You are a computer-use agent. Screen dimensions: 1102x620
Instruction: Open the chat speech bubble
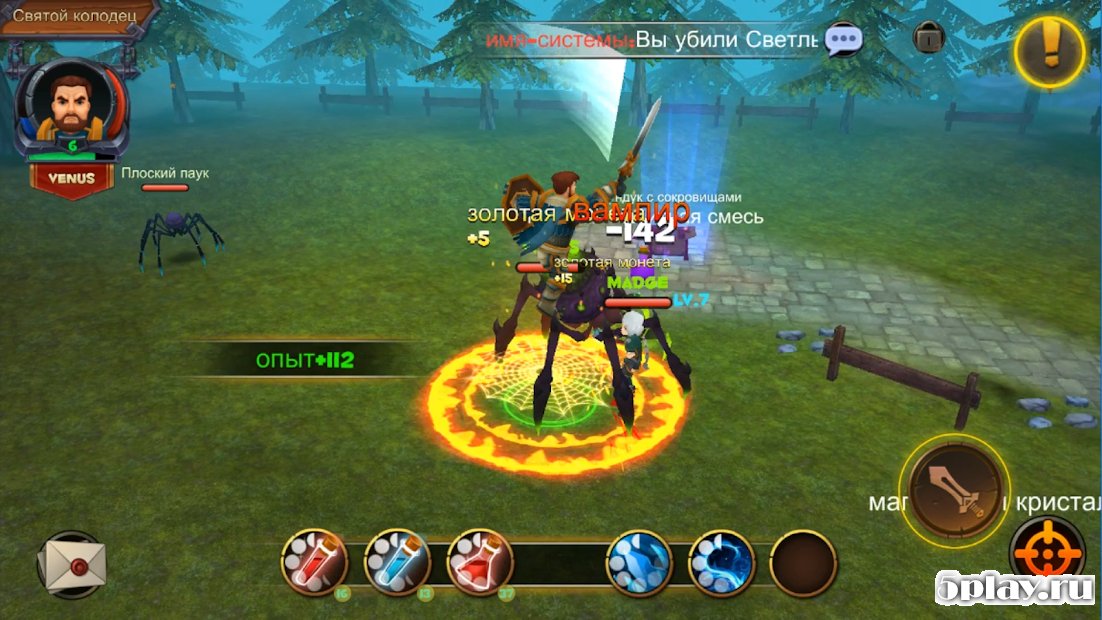(843, 40)
